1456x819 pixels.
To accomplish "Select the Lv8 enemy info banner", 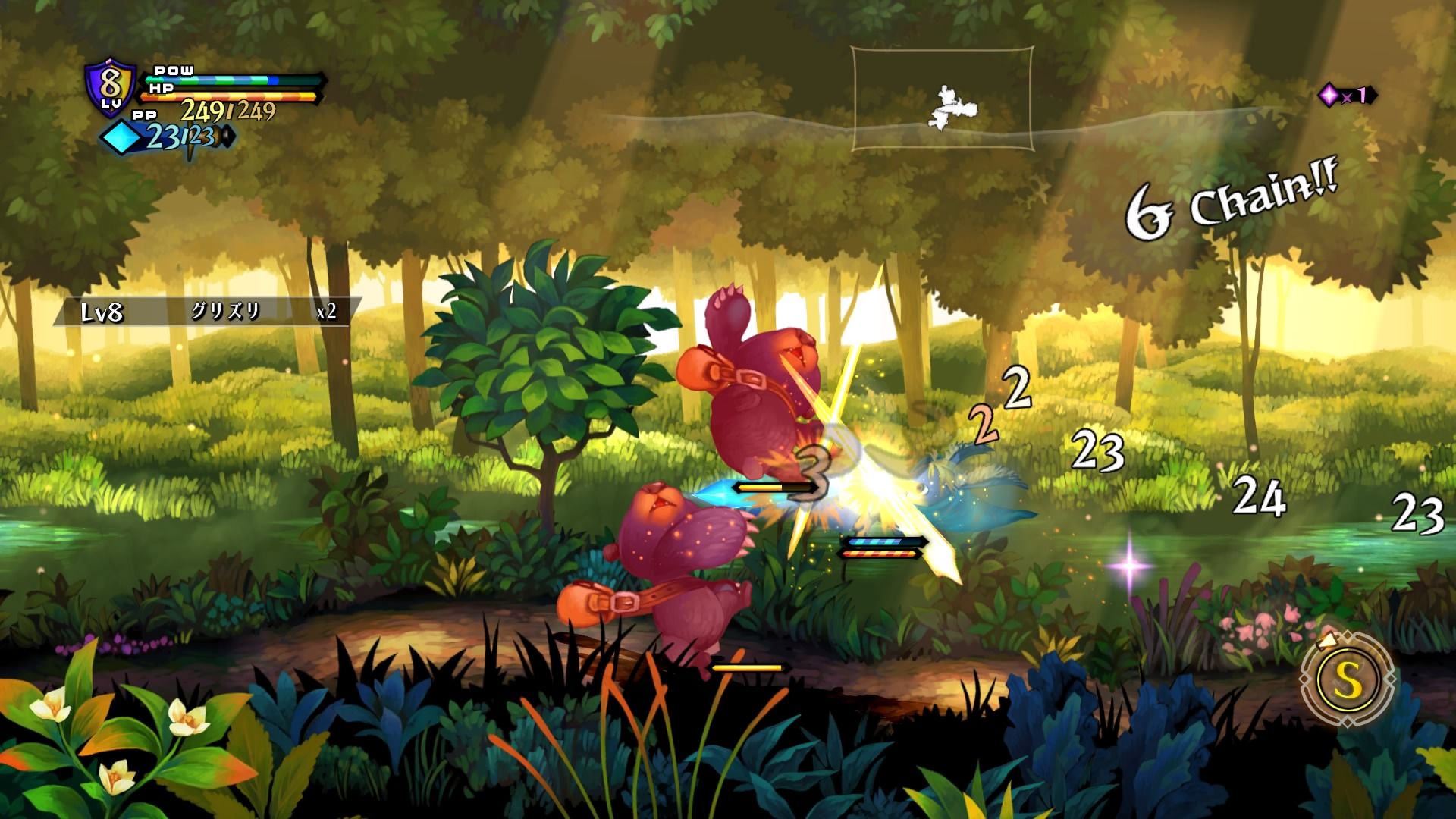I will click(x=206, y=312).
